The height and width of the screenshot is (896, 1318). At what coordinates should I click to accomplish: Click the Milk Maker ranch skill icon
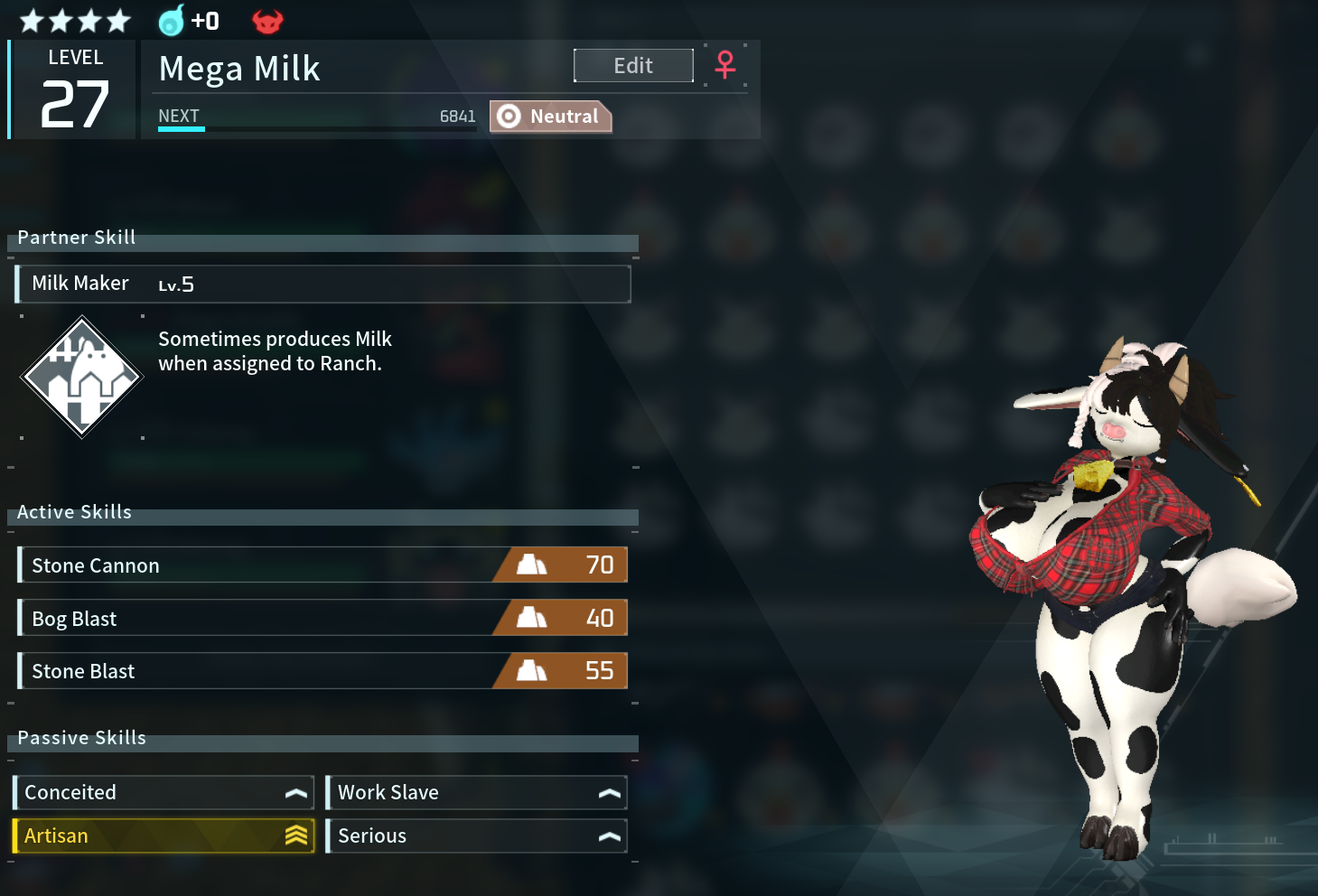pyautogui.click(x=82, y=377)
